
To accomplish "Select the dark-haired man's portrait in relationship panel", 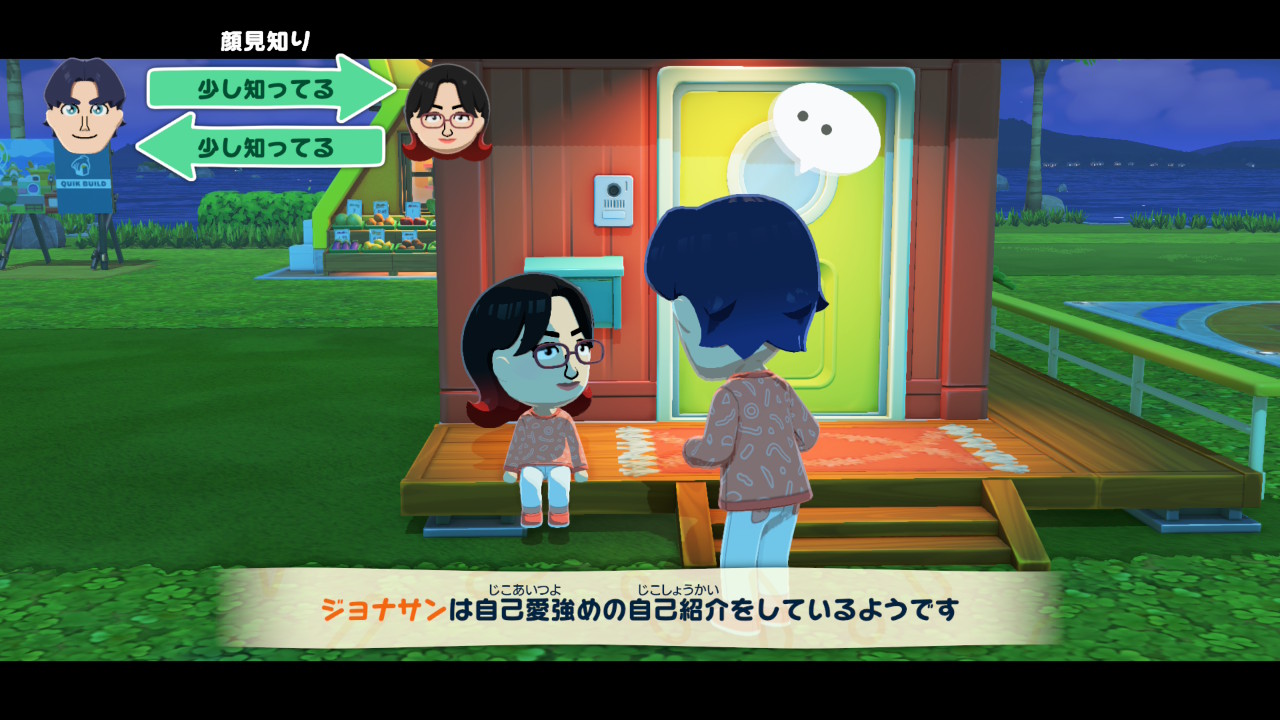I will coord(84,106).
